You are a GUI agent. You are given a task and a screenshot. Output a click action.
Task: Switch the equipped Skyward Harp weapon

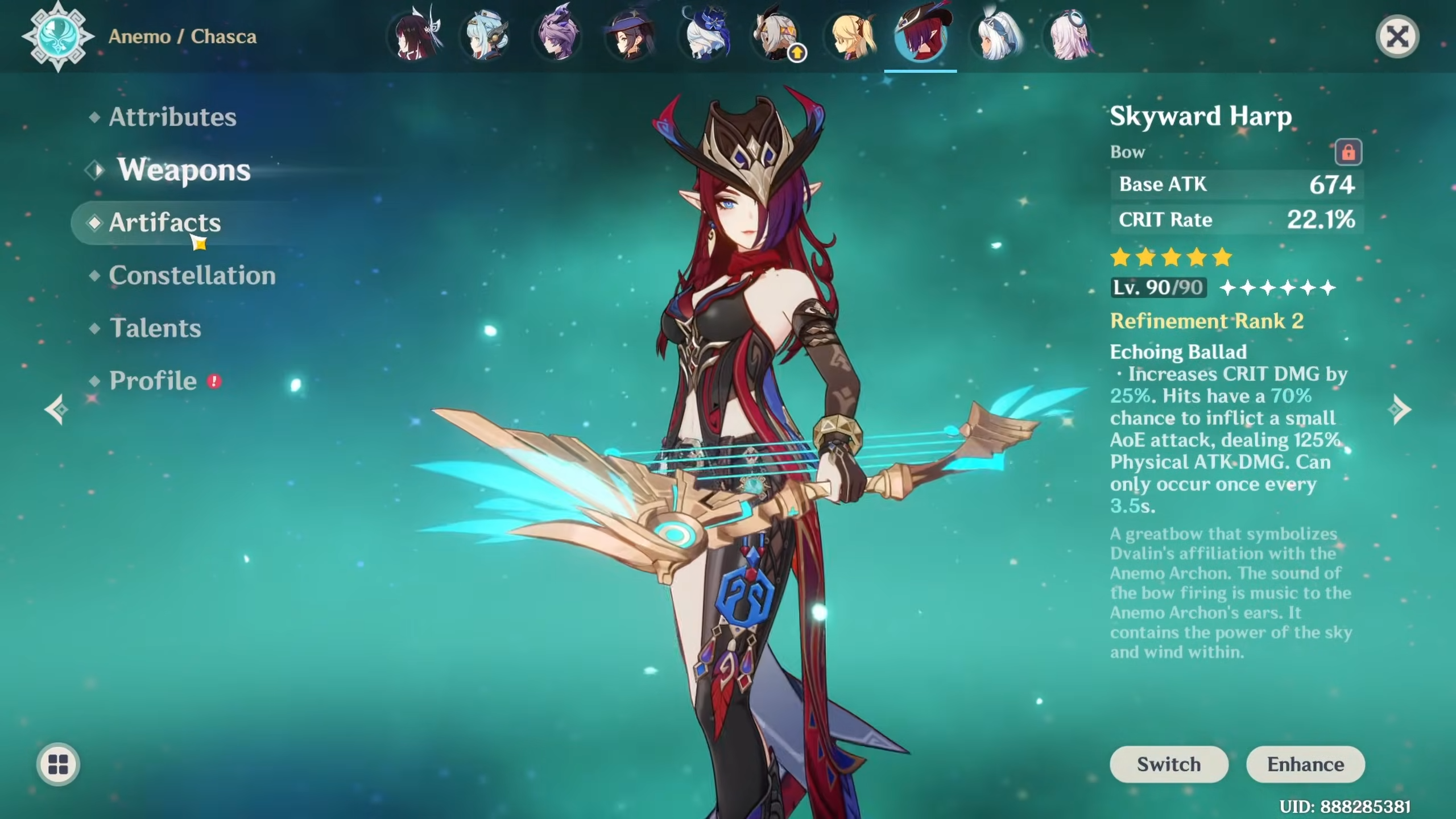click(x=1168, y=764)
